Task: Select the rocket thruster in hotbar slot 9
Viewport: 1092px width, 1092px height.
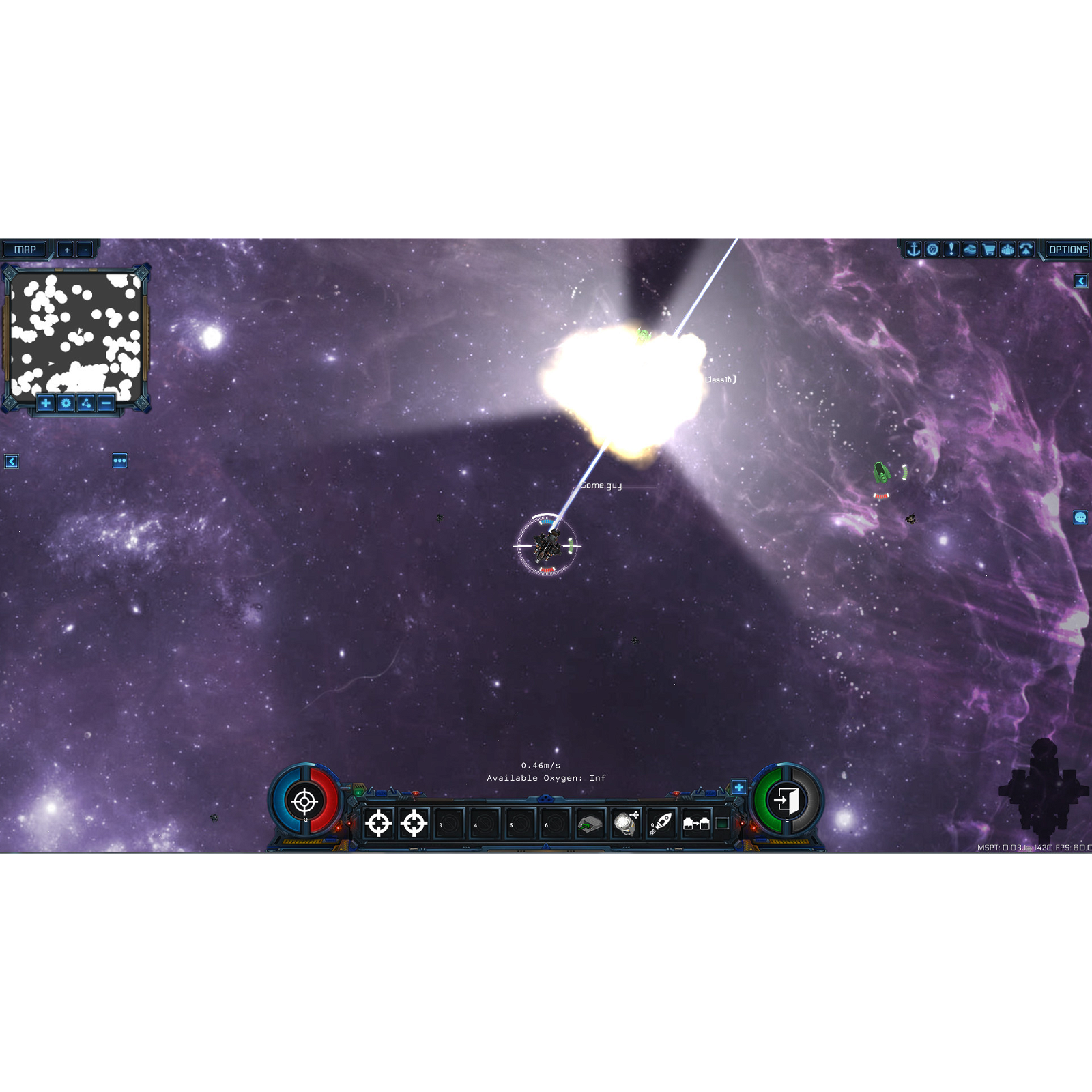Action: (x=659, y=823)
